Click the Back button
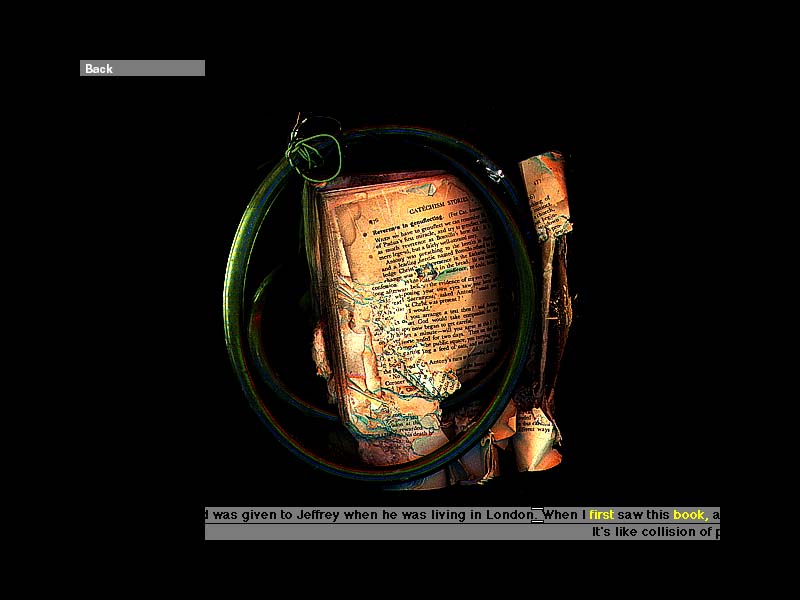Image resolution: width=800 pixels, height=600 pixels. tap(141, 68)
